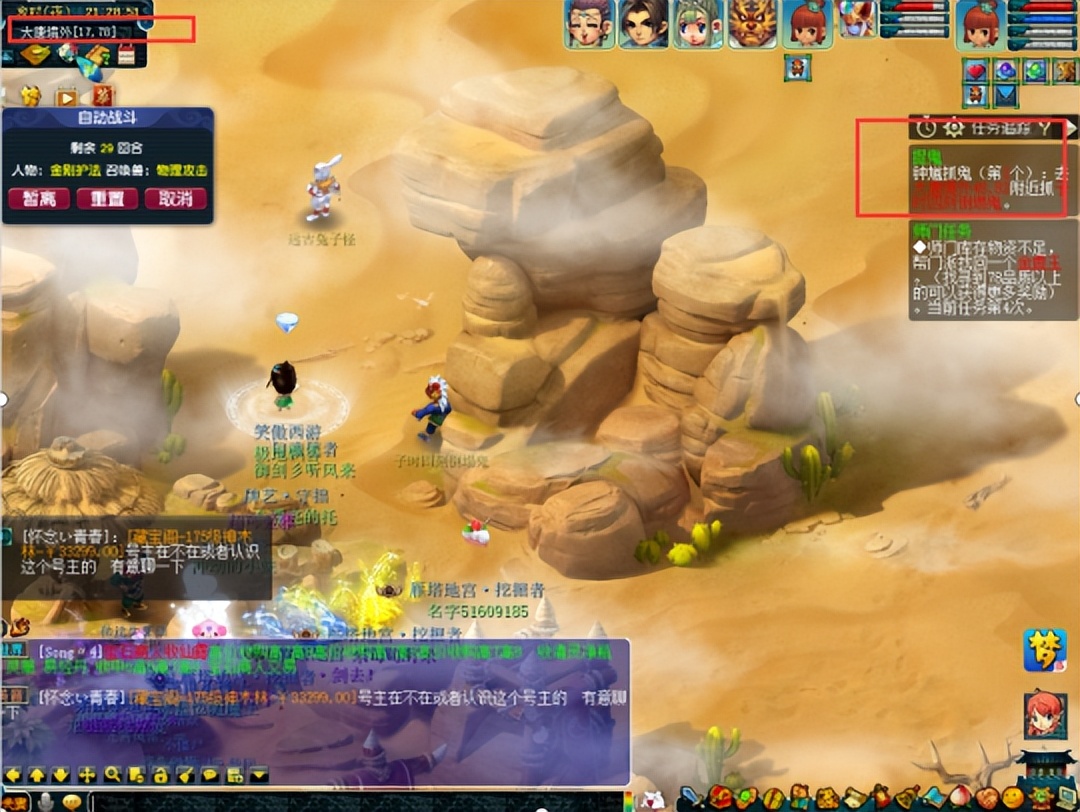Viewport: 1080px width, 812px height.
Task: Open the gear settings in quest tracker header
Action: coord(953,127)
